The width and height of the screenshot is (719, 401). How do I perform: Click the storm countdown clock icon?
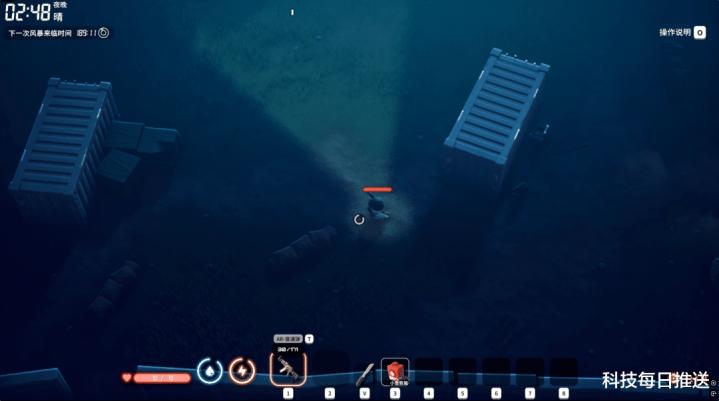coord(103,33)
